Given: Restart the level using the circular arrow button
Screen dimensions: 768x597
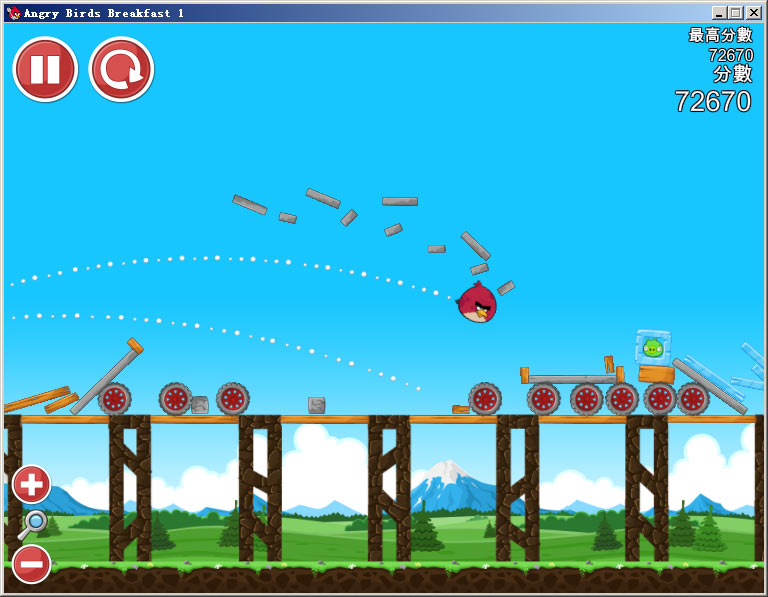Looking at the screenshot, I should pyautogui.click(x=121, y=70).
